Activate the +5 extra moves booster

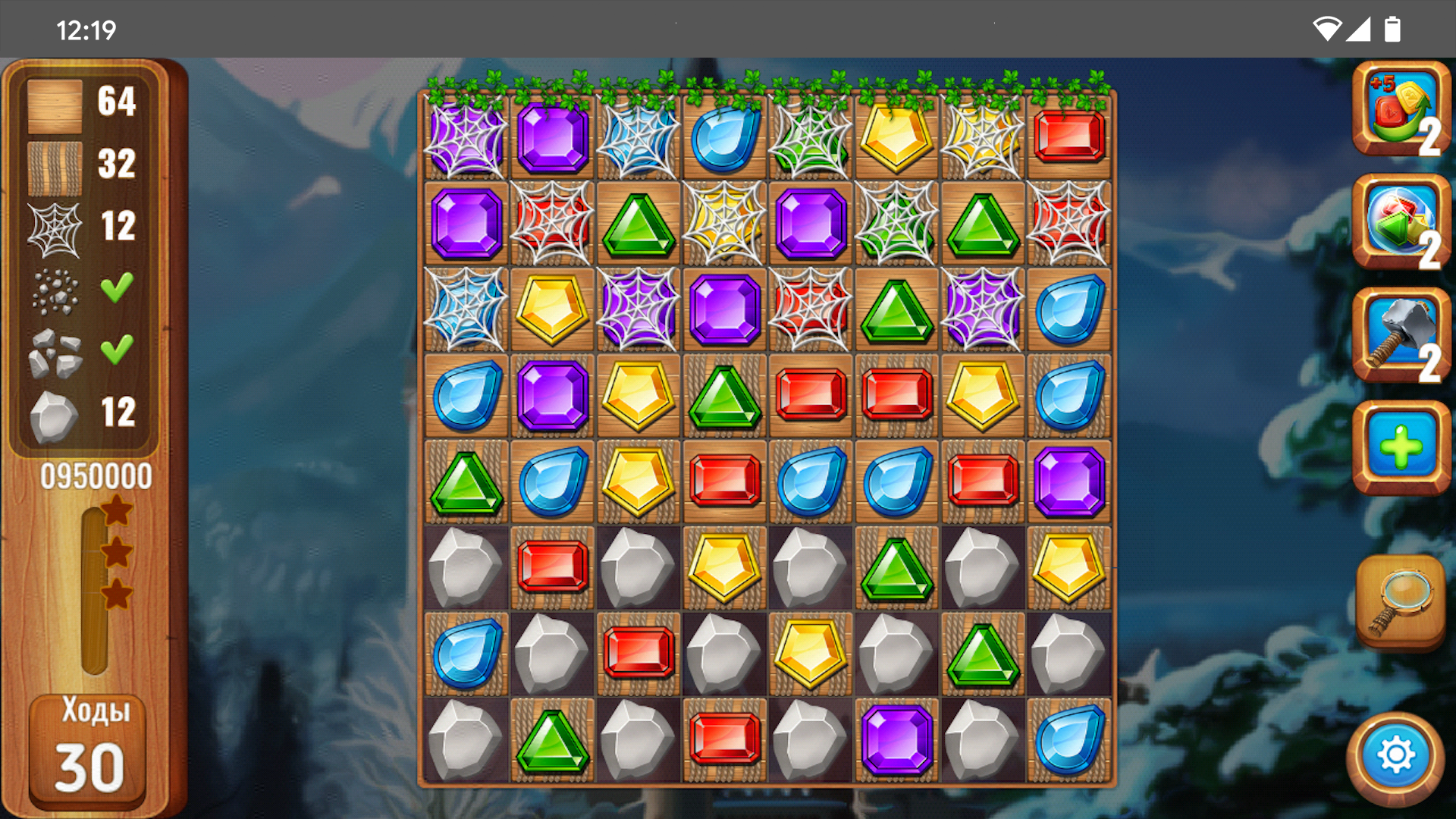click(1400, 109)
